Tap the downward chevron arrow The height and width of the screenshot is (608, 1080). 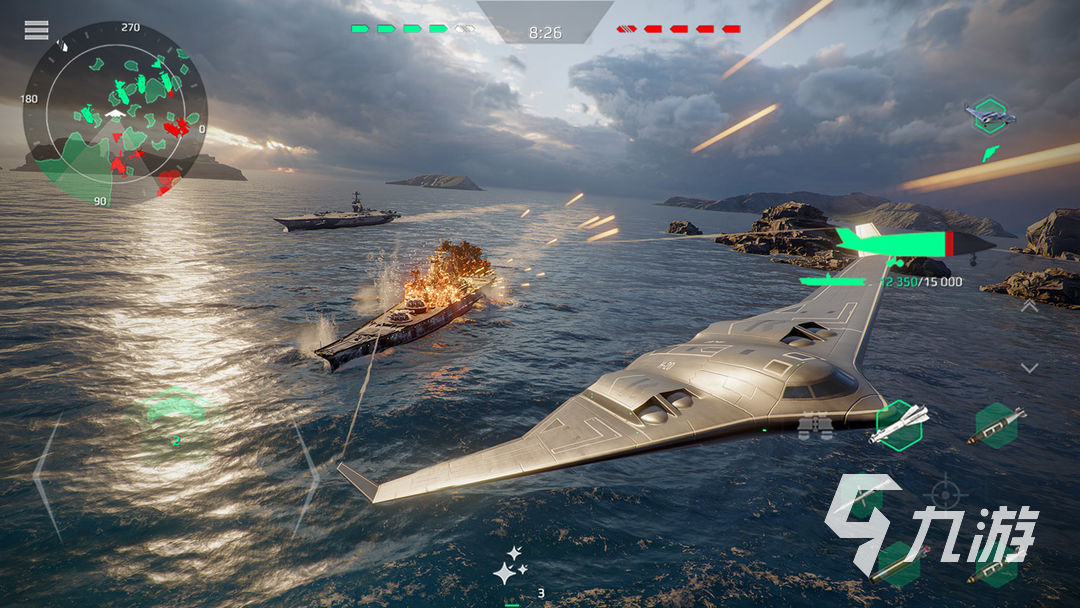(1029, 368)
